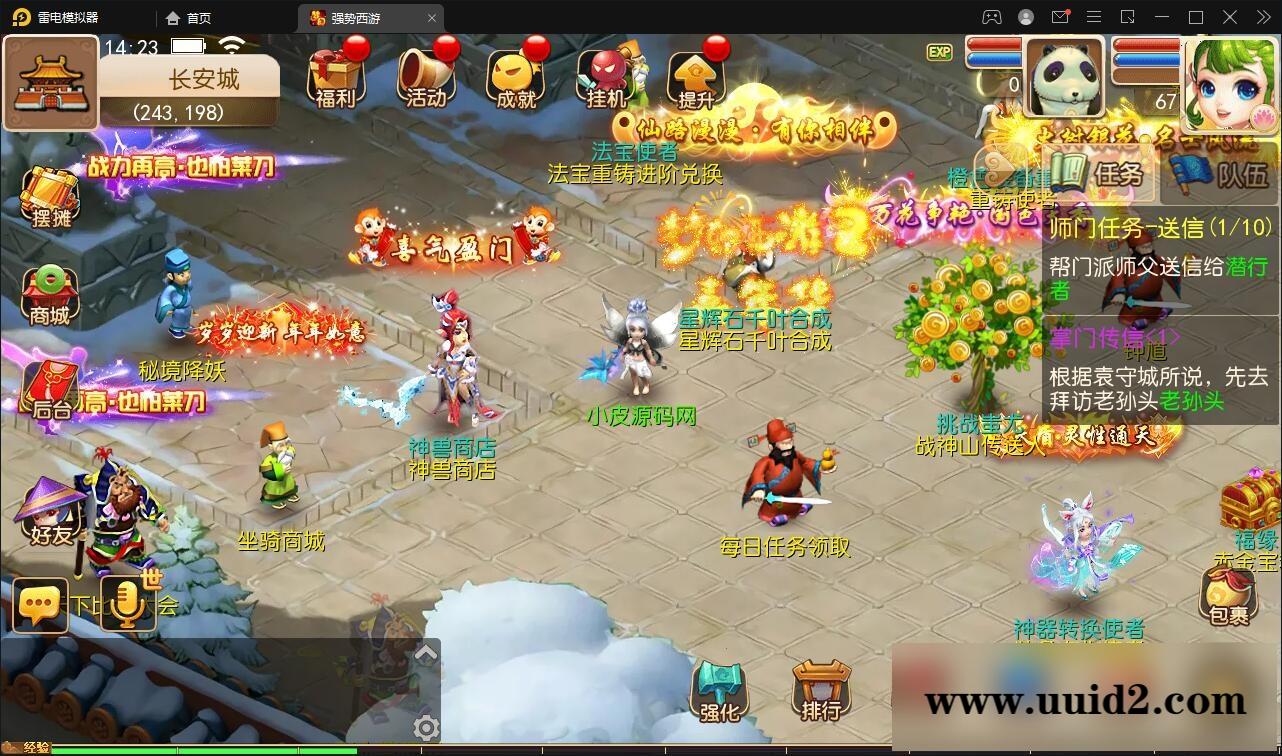The height and width of the screenshot is (756, 1282).
Task: View the 成就 achievements panel
Action: point(516,75)
